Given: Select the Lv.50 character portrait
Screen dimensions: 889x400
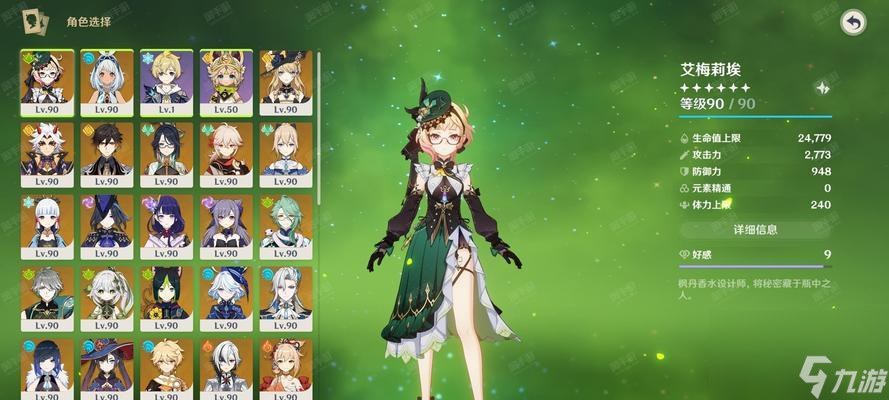Looking at the screenshot, I should 226,82.
